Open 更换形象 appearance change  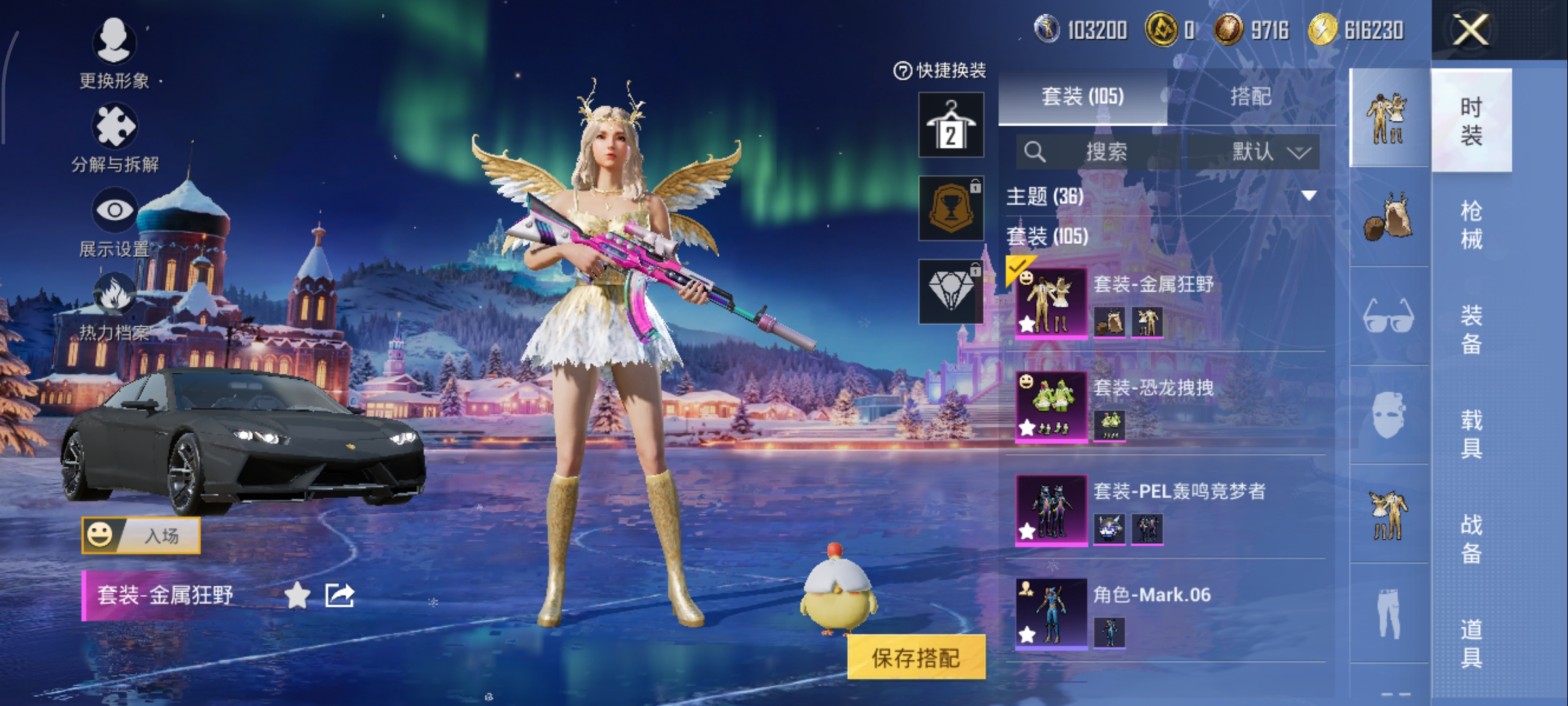(114, 44)
